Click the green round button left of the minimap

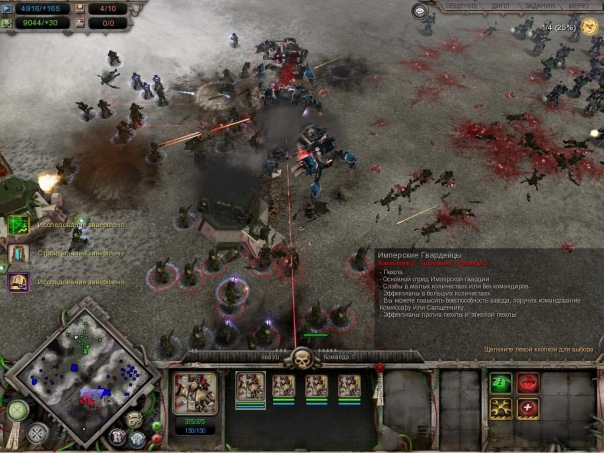click(16, 409)
